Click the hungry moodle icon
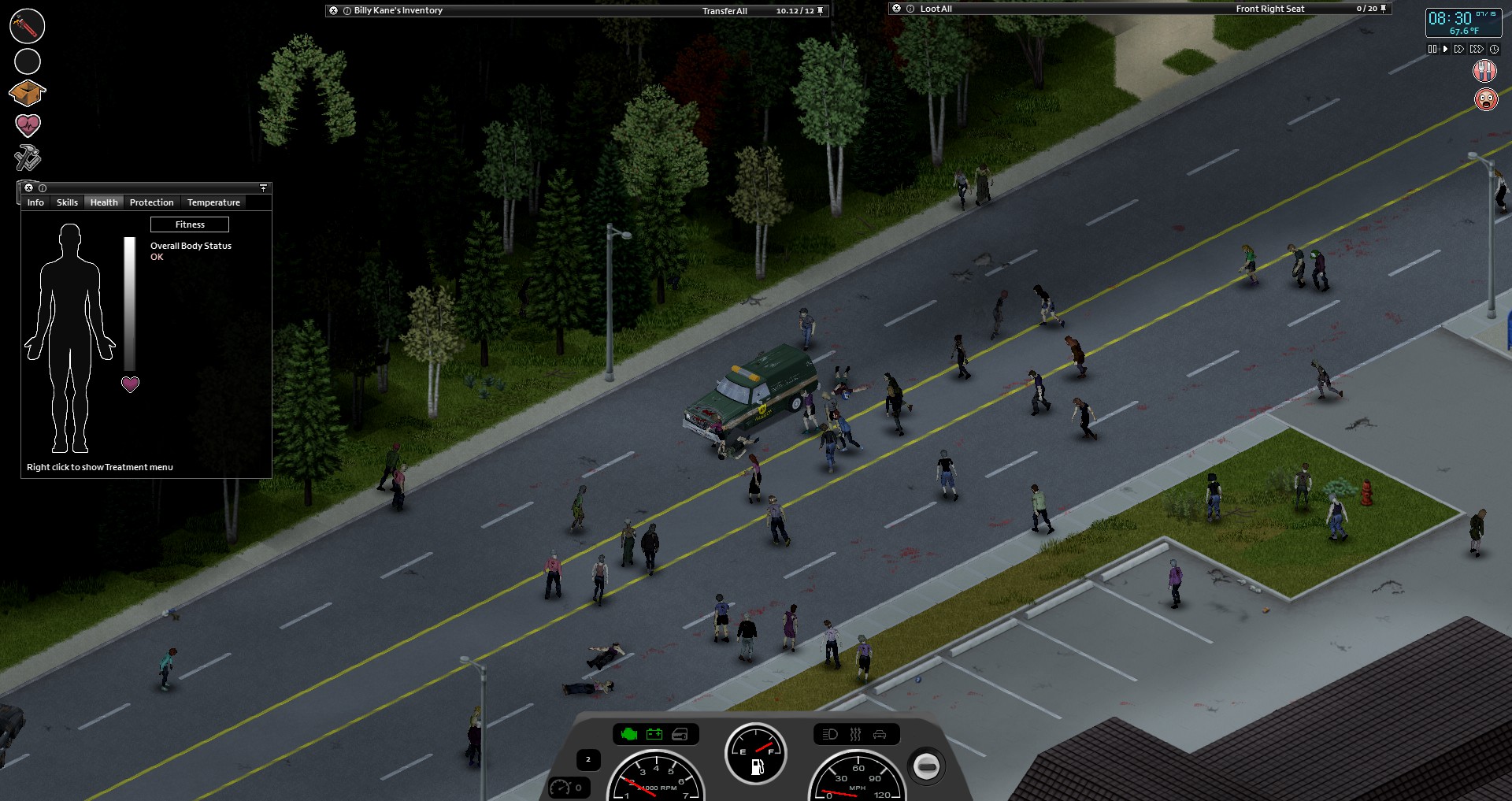This screenshot has width=1512, height=801. 1484,72
